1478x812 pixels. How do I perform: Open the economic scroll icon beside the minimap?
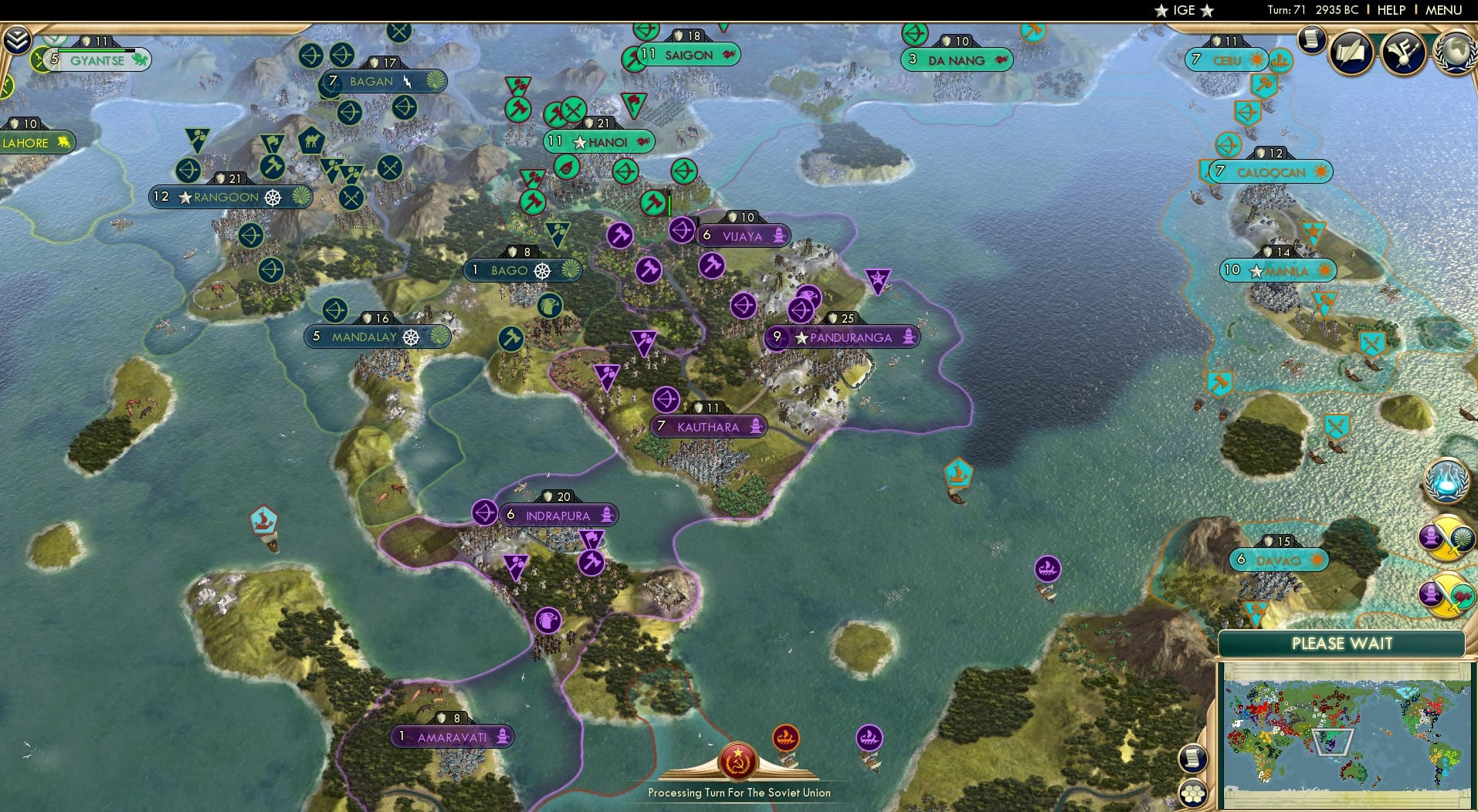[x=1193, y=758]
